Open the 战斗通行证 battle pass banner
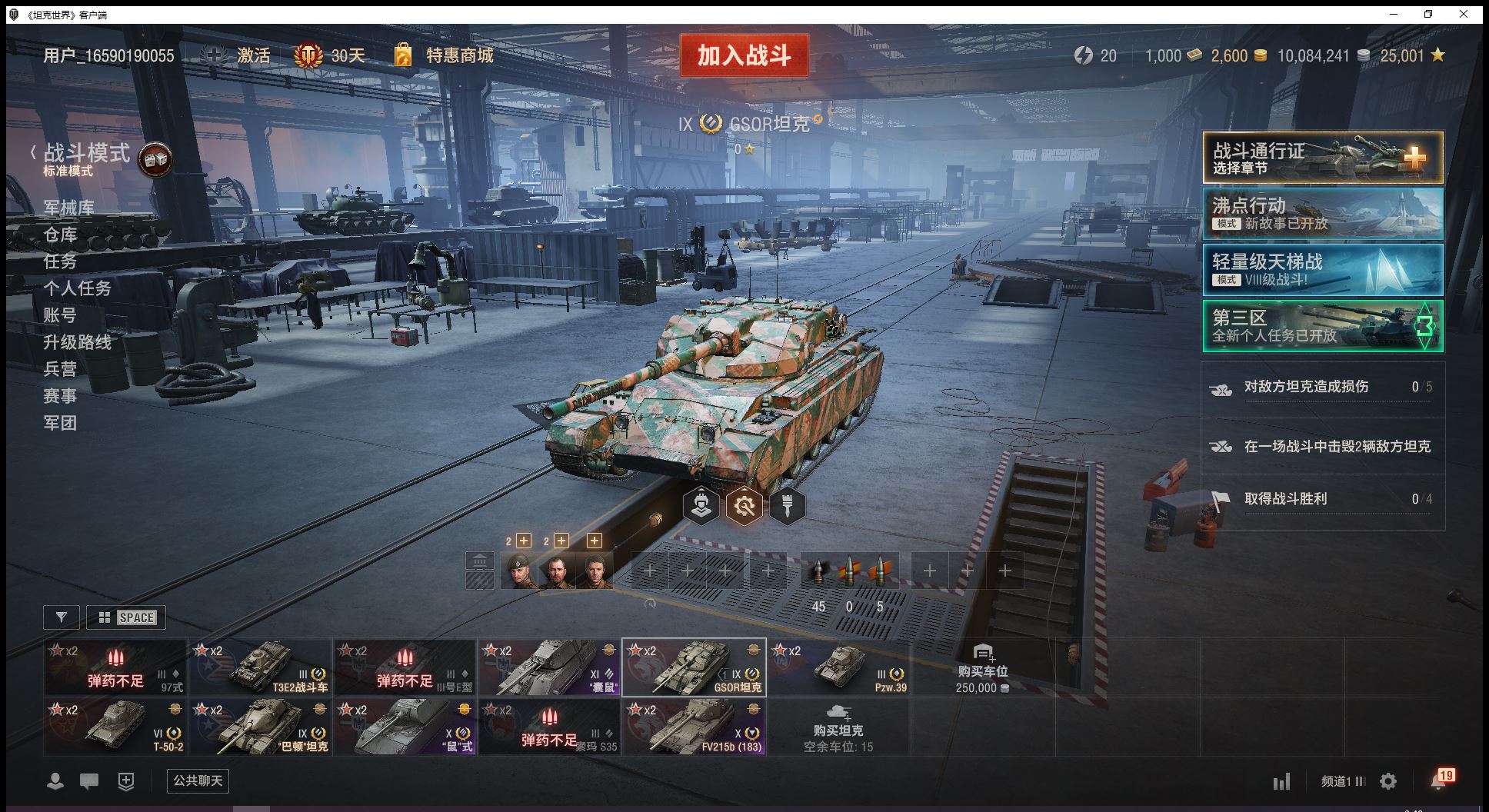This screenshot has width=1489, height=812. [1322, 158]
